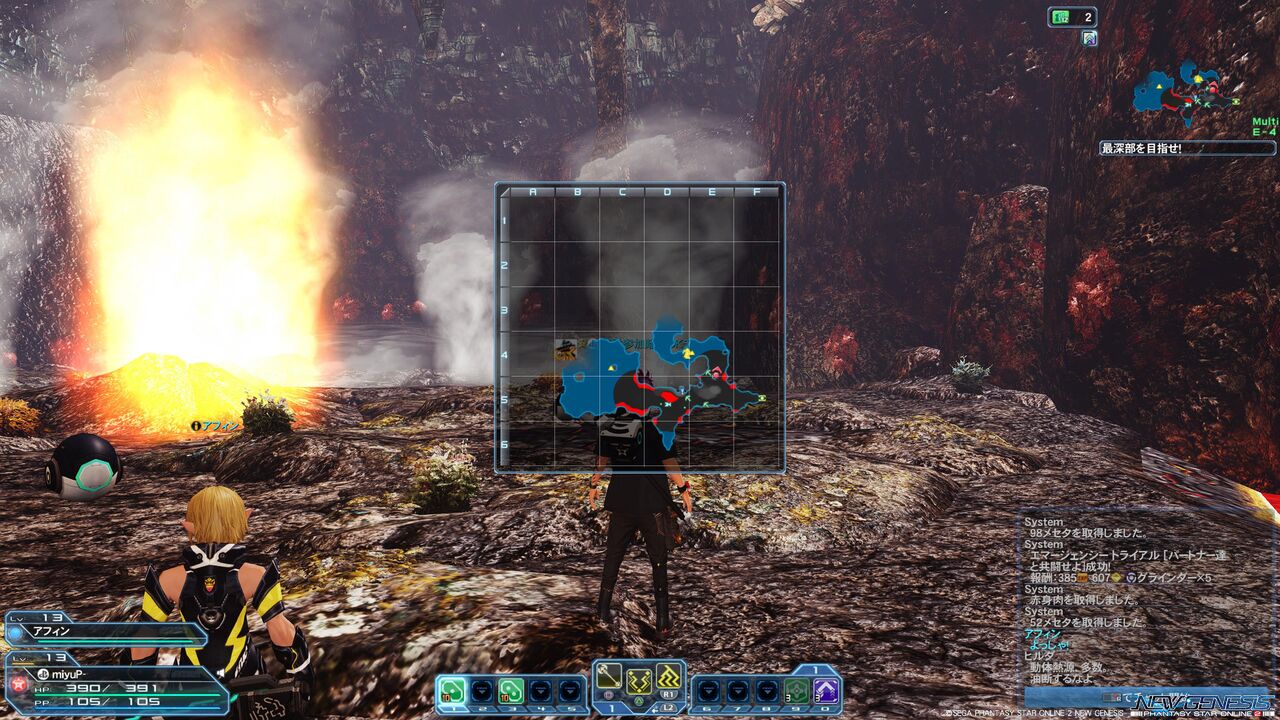
Task: Select the yellow Photon Art icon bound to R1
Action: coord(668,675)
